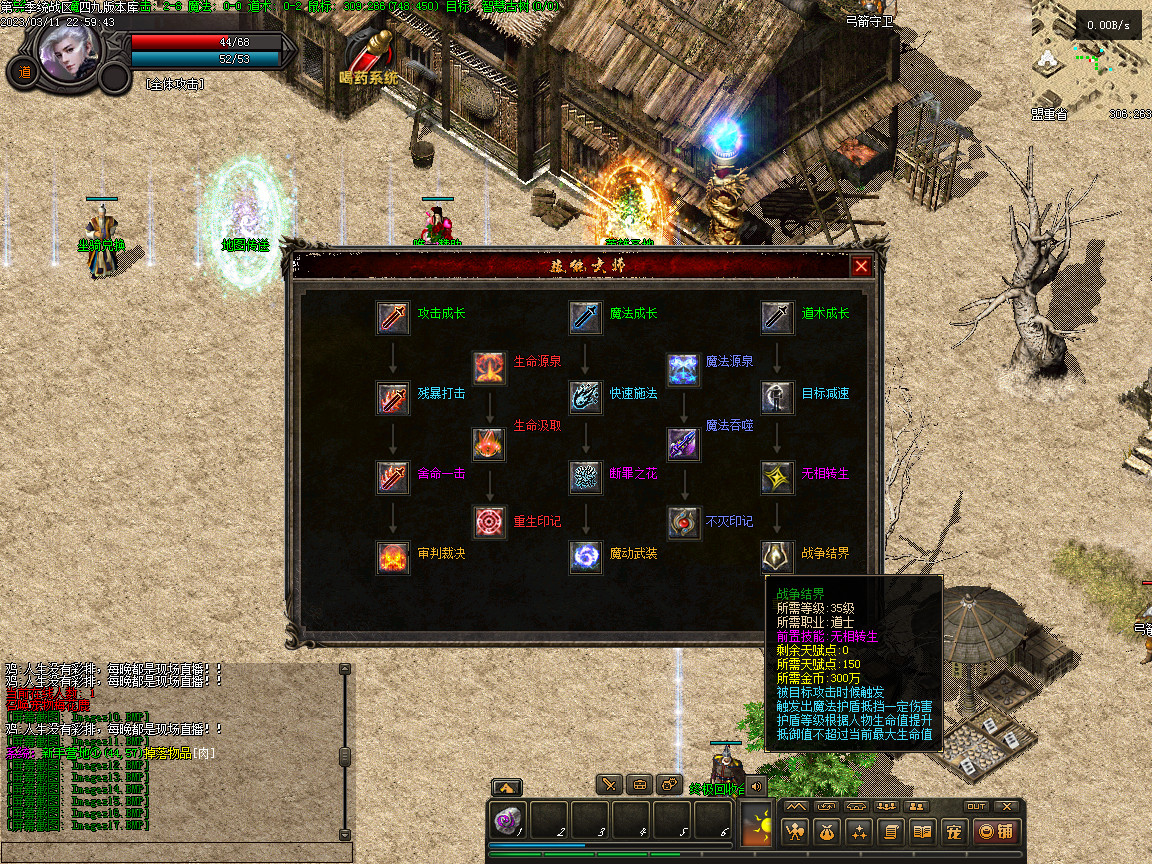Choose the 生命源泉 talent icon

pyautogui.click(x=489, y=366)
